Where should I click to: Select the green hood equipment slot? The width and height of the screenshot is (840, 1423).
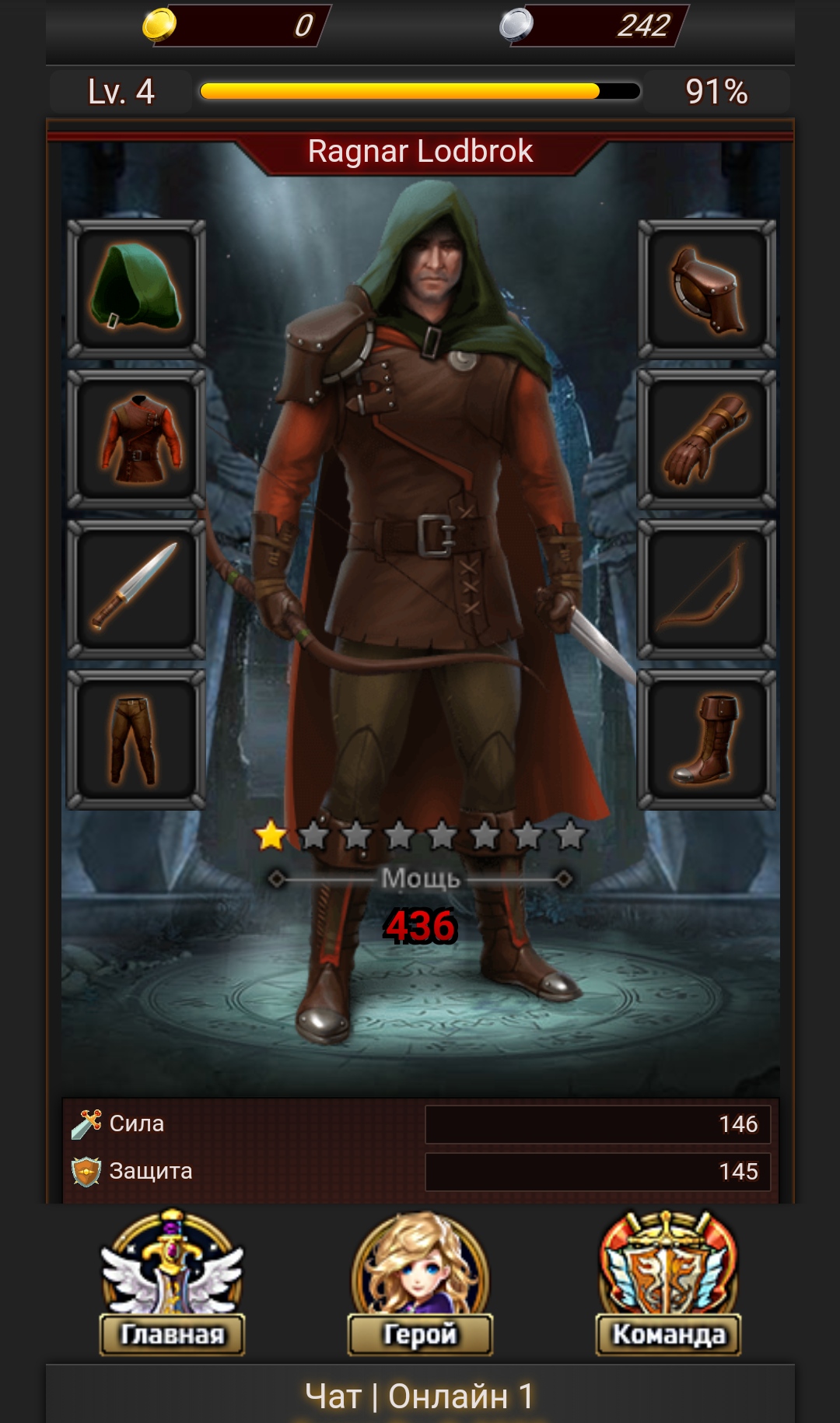136,289
